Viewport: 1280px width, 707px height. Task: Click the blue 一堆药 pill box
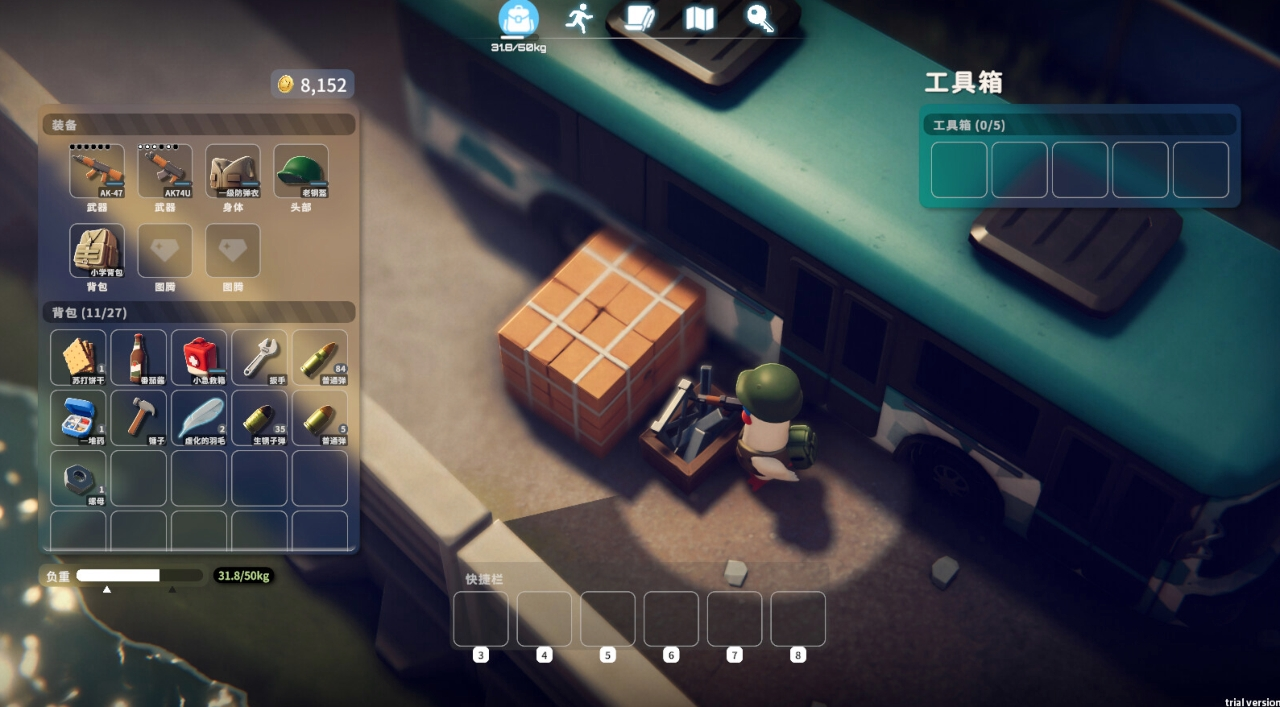click(78, 417)
